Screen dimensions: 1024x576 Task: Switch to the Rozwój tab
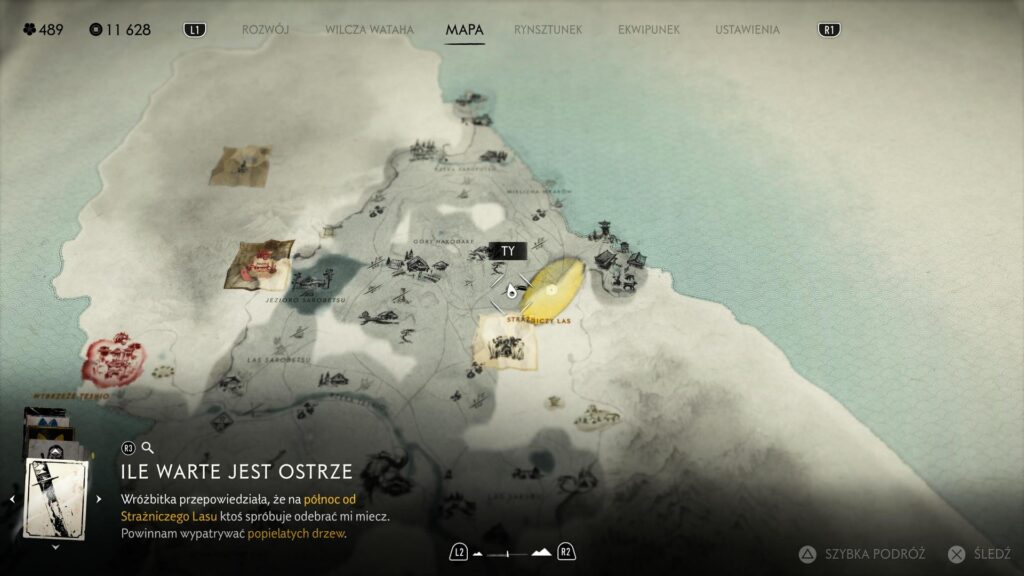pyautogui.click(x=265, y=30)
